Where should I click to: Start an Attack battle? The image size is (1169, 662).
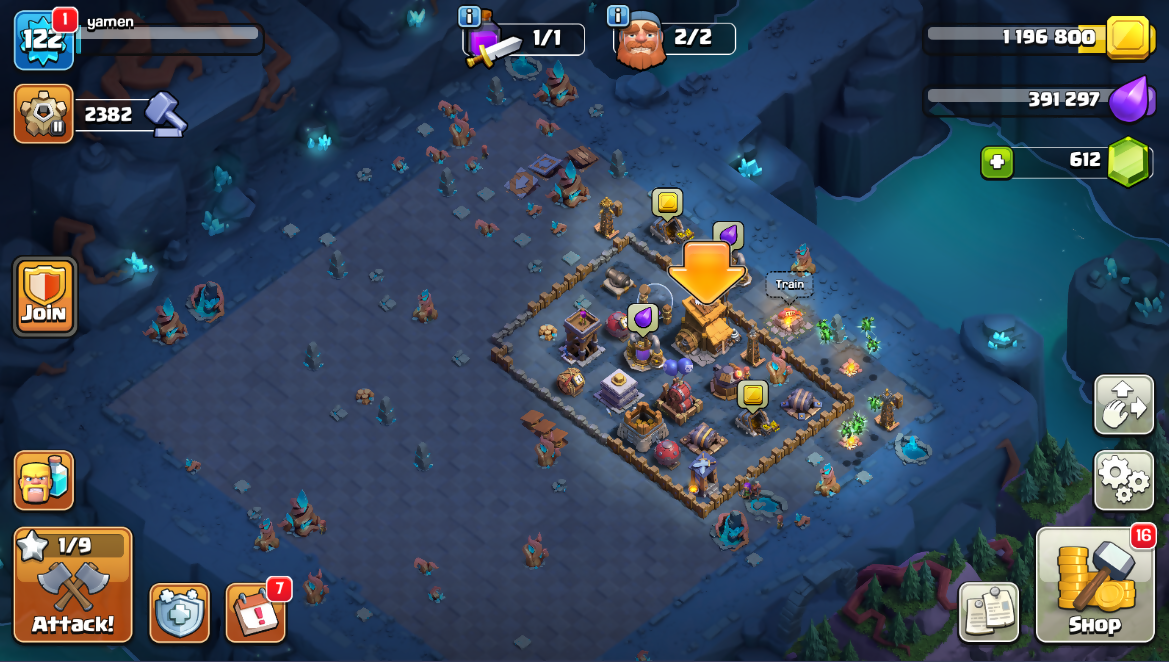point(73,584)
